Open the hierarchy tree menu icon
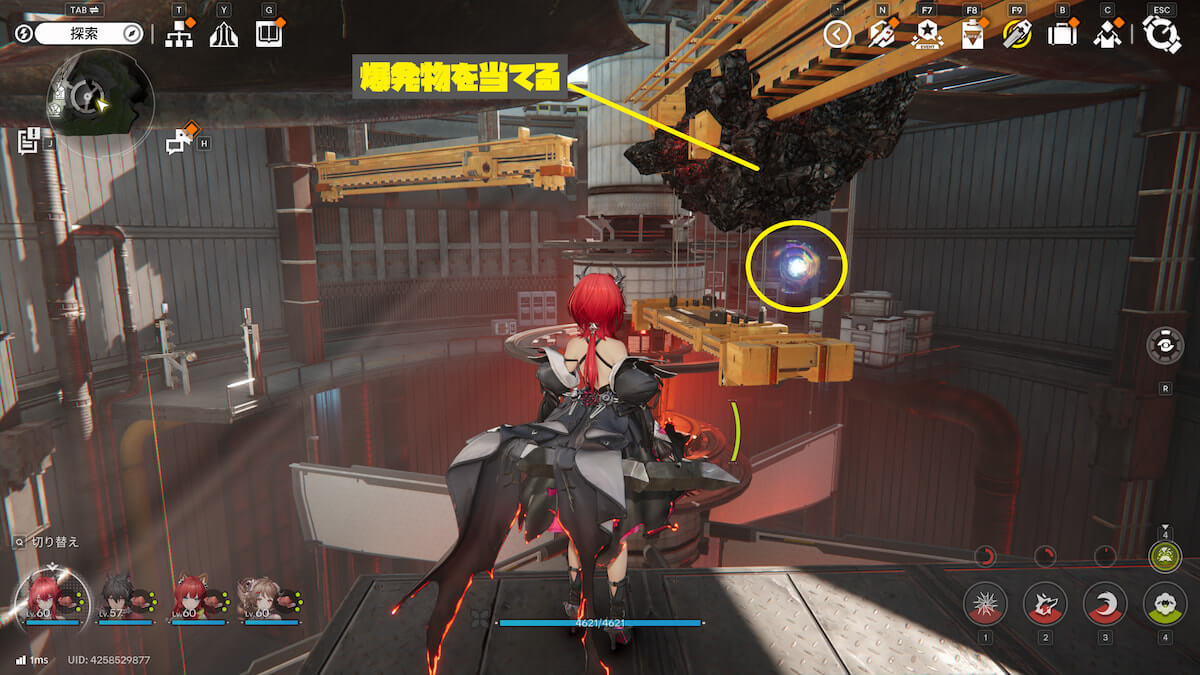 179,35
